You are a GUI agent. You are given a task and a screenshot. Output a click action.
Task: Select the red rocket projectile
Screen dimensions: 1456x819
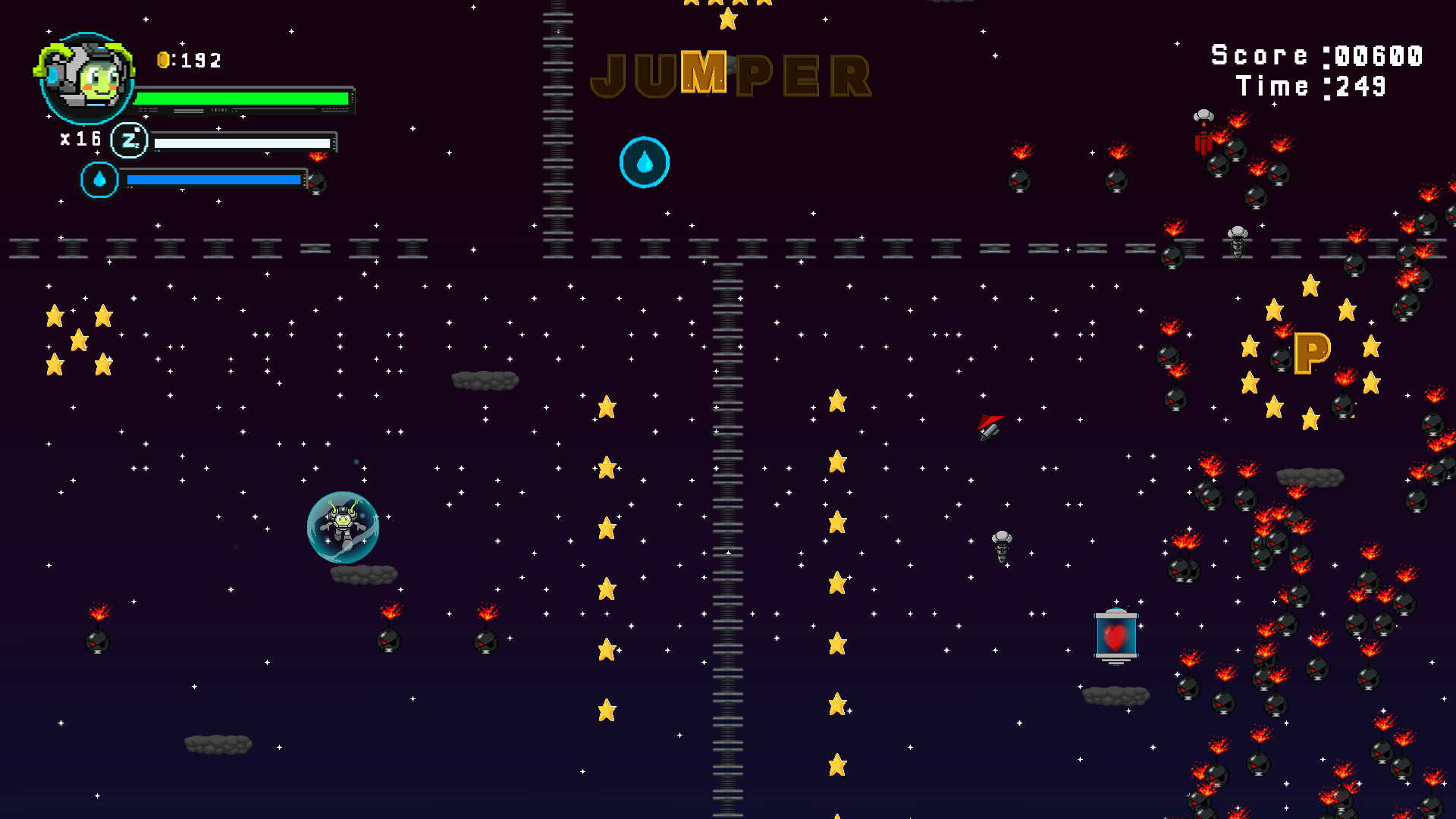(988, 427)
